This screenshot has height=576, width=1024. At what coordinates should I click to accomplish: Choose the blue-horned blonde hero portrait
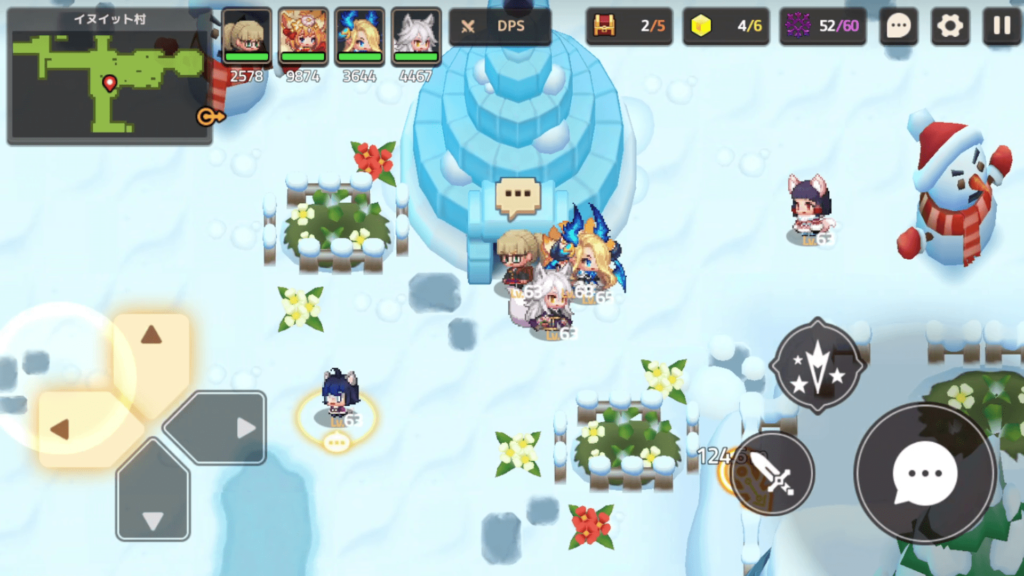(x=359, y=37)
